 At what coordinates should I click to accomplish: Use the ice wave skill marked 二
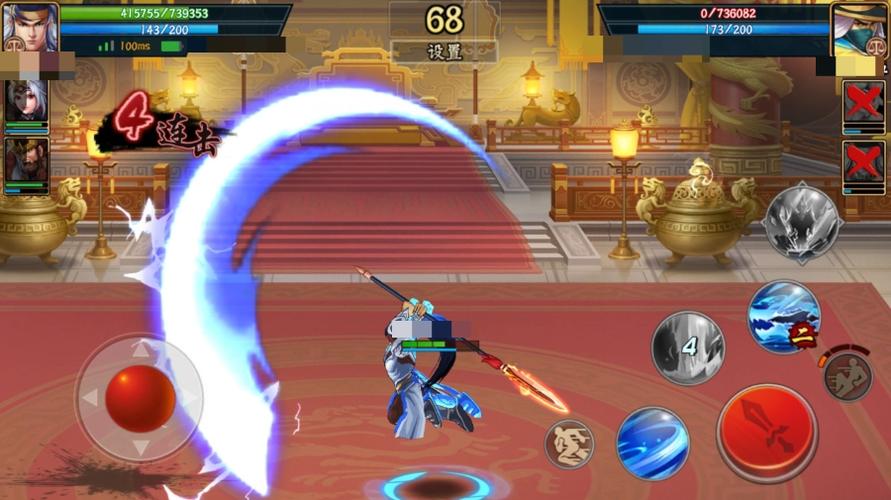784,317
